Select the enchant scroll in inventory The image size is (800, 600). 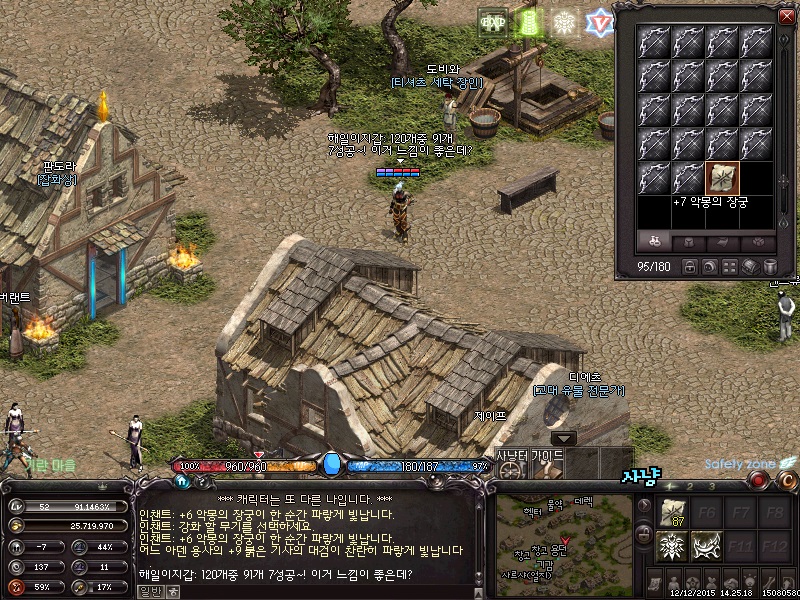pos(722,178)
